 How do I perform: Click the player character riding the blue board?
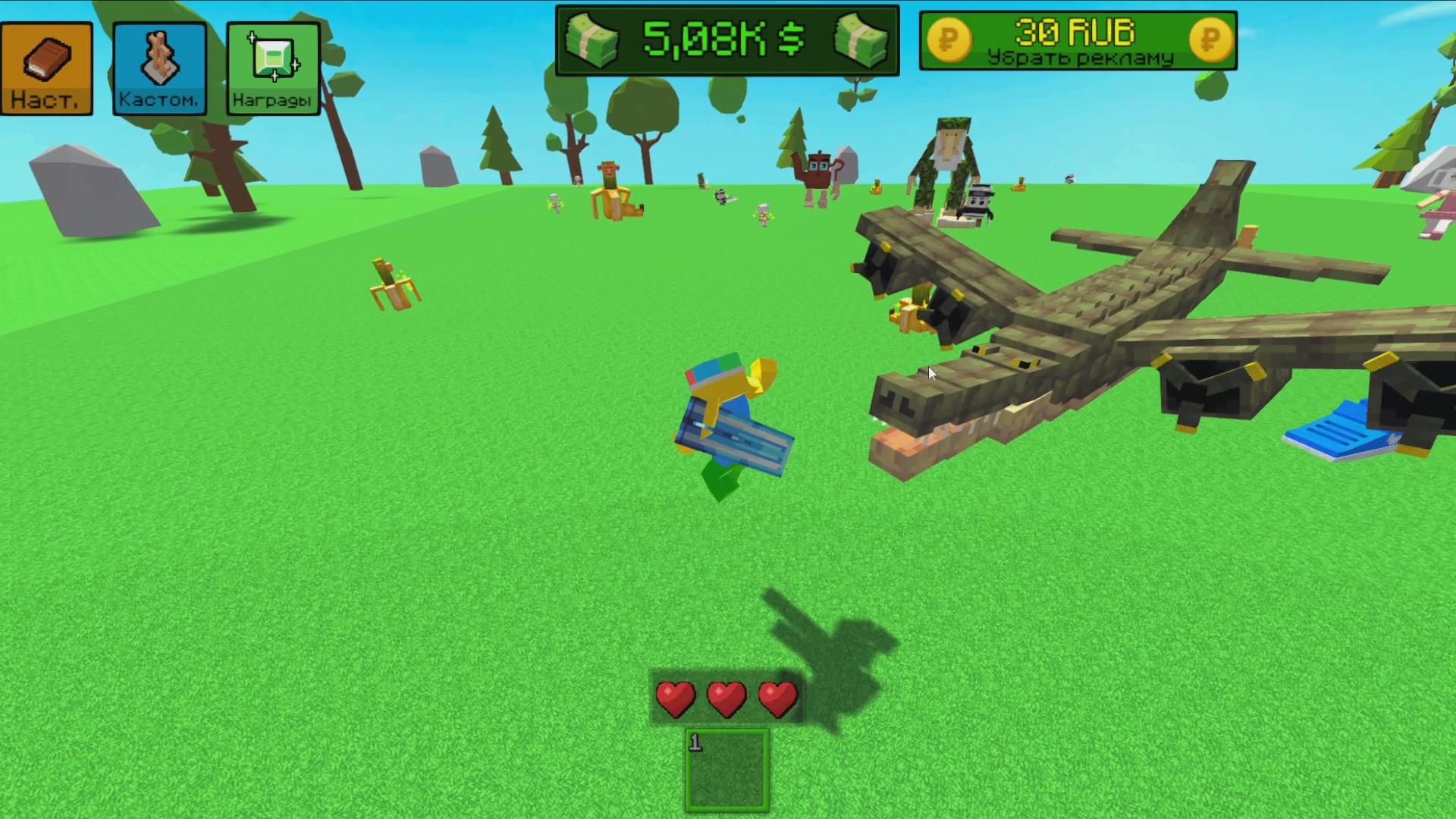pyautogui.click(x=728, y=409)
